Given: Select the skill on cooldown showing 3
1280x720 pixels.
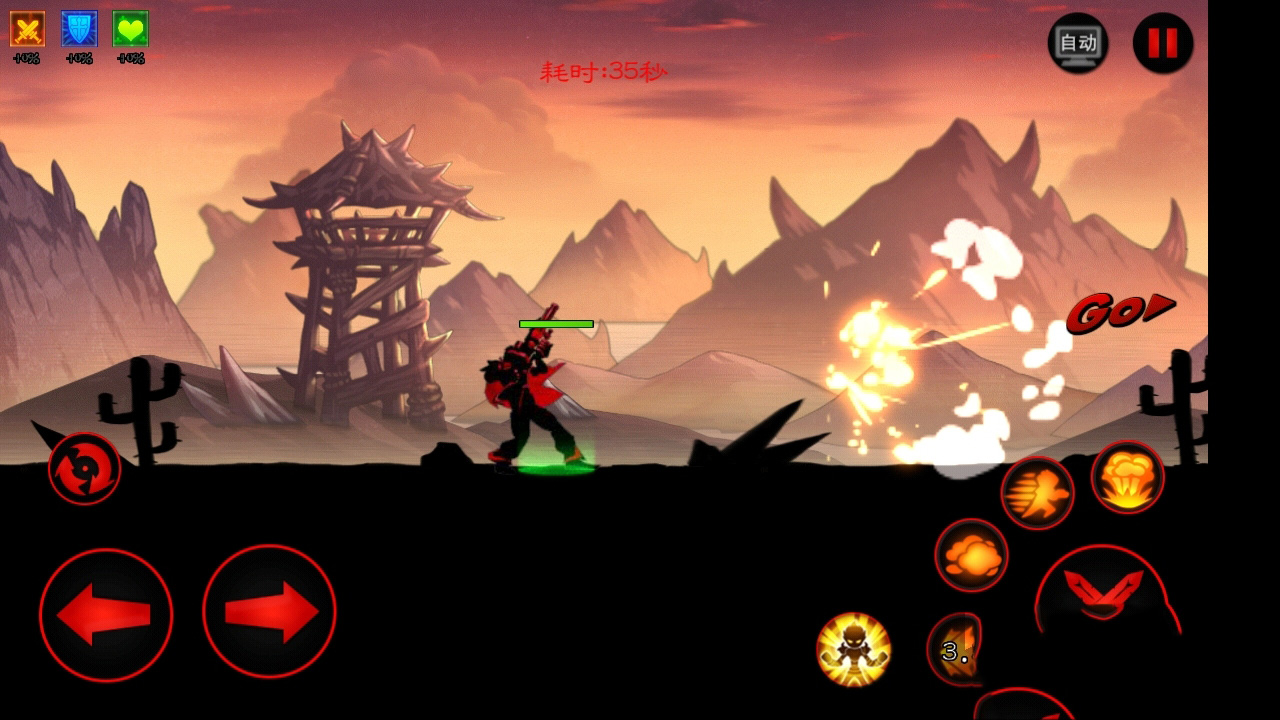Looking at the screenshot, I should pyautogui.click(x=955, y=651).
